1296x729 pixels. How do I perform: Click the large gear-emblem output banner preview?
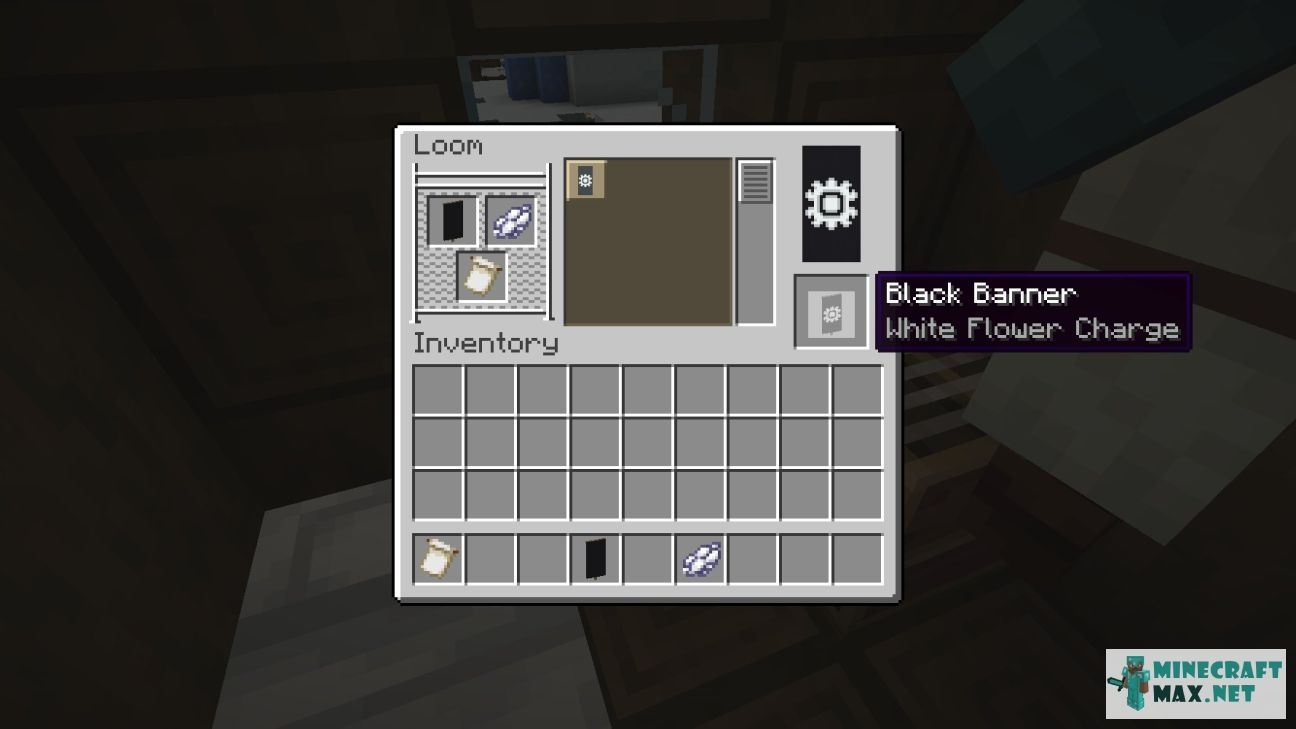[830, 203]
